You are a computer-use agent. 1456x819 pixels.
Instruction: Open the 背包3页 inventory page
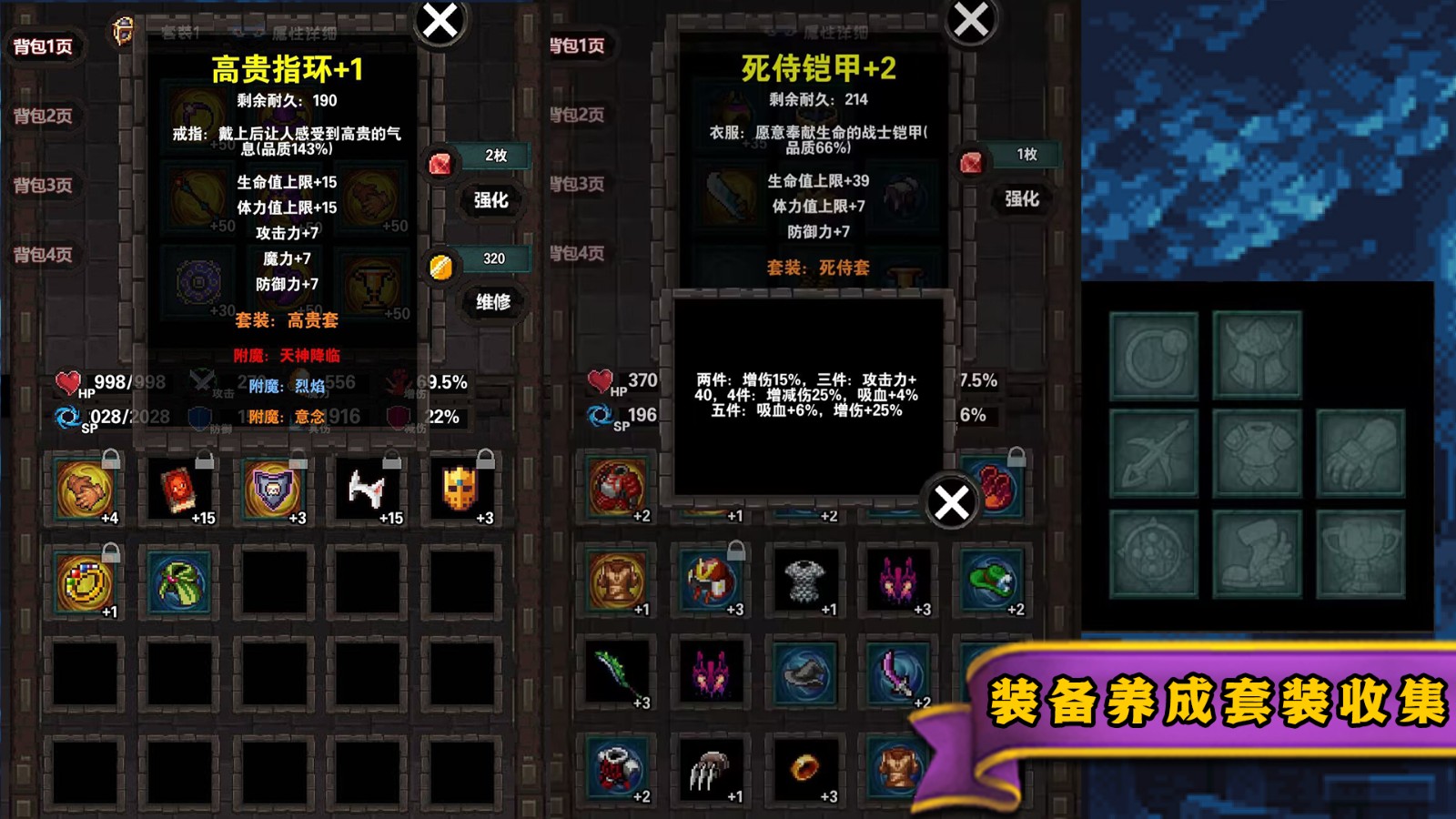tap(41, 185)
